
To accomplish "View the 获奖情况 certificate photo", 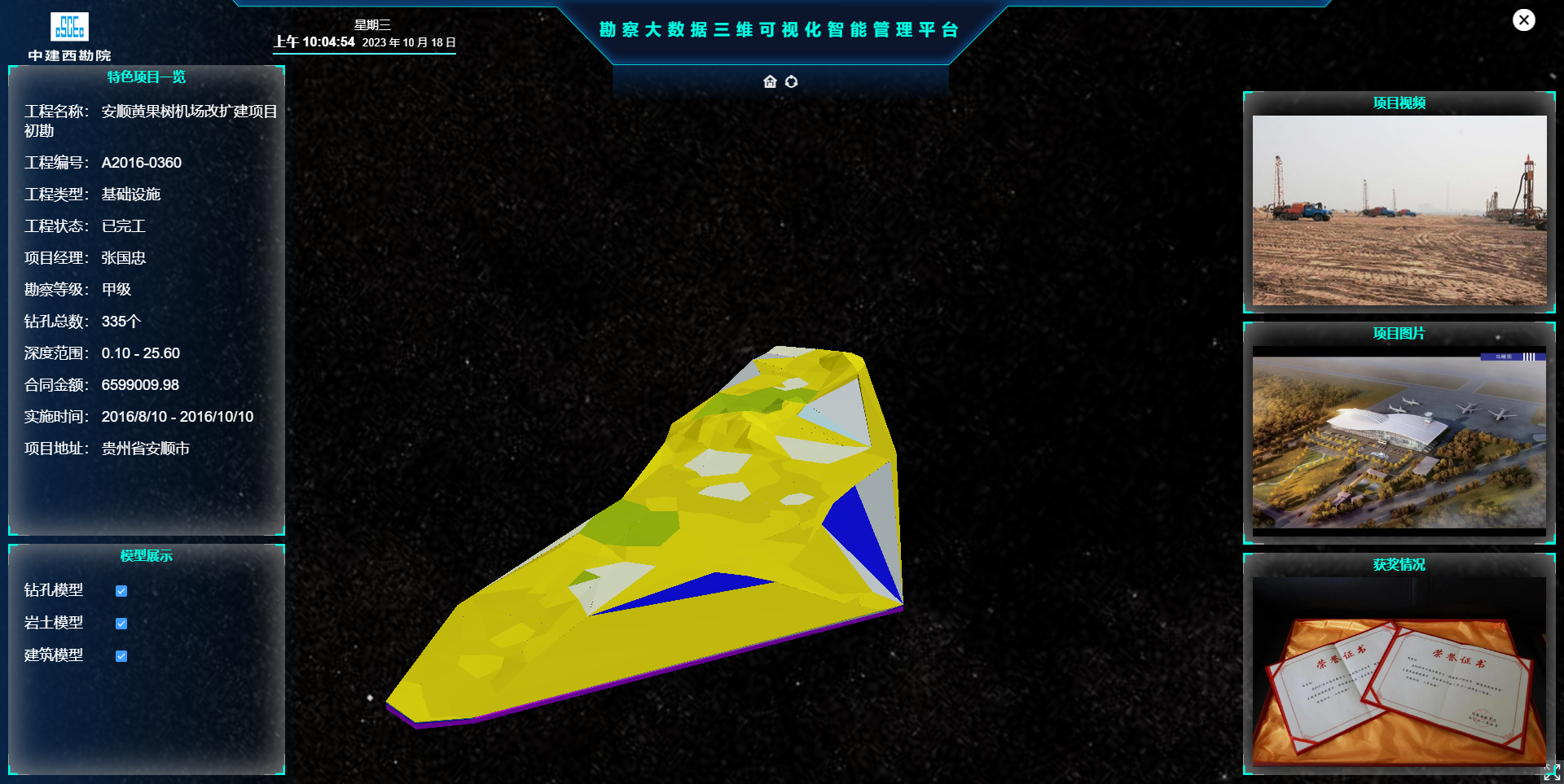I will tap(1399, 672).
